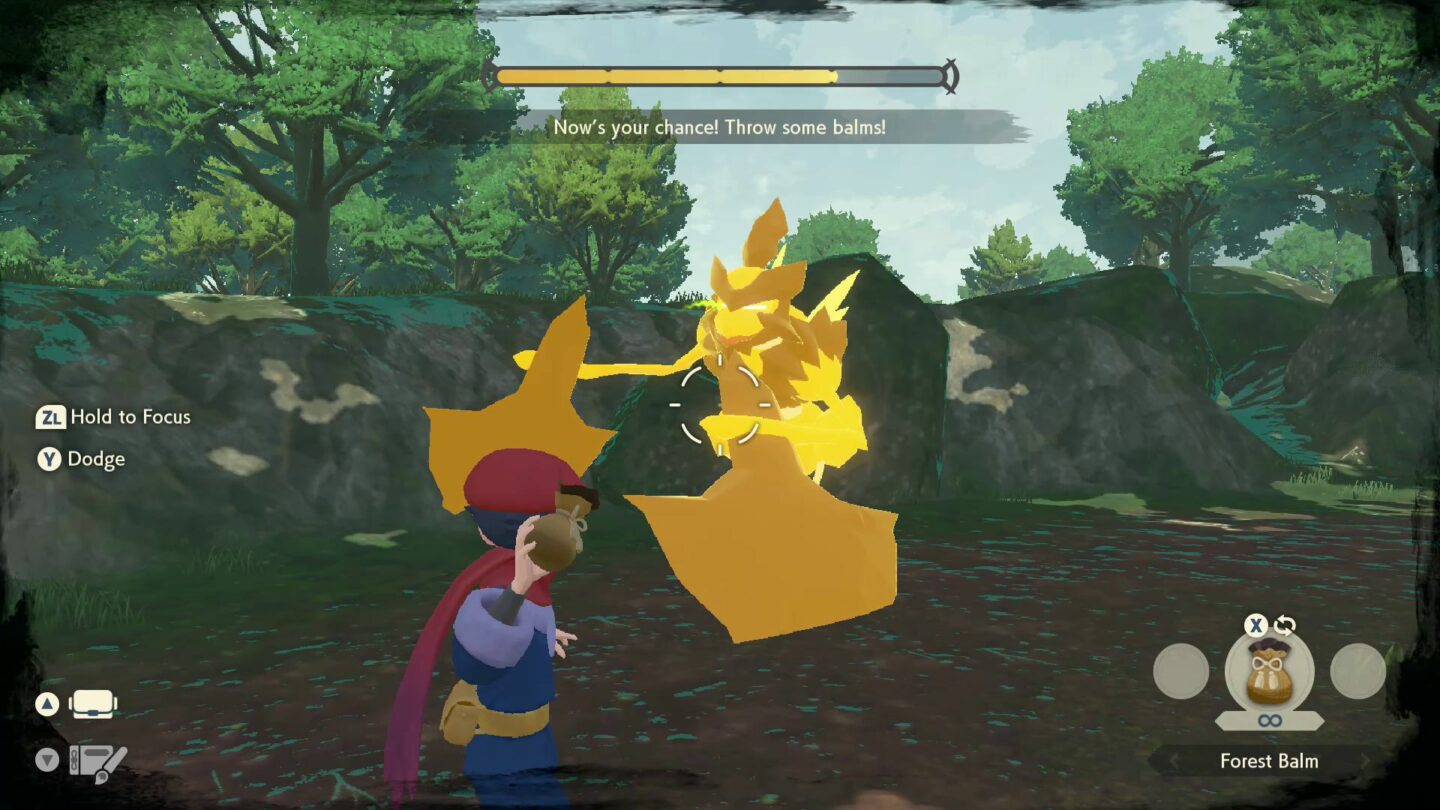Screen dimensions: 1440x810
Task: Click the boss health bar at top
Action: pyautogui.click(x=719, y=73)
